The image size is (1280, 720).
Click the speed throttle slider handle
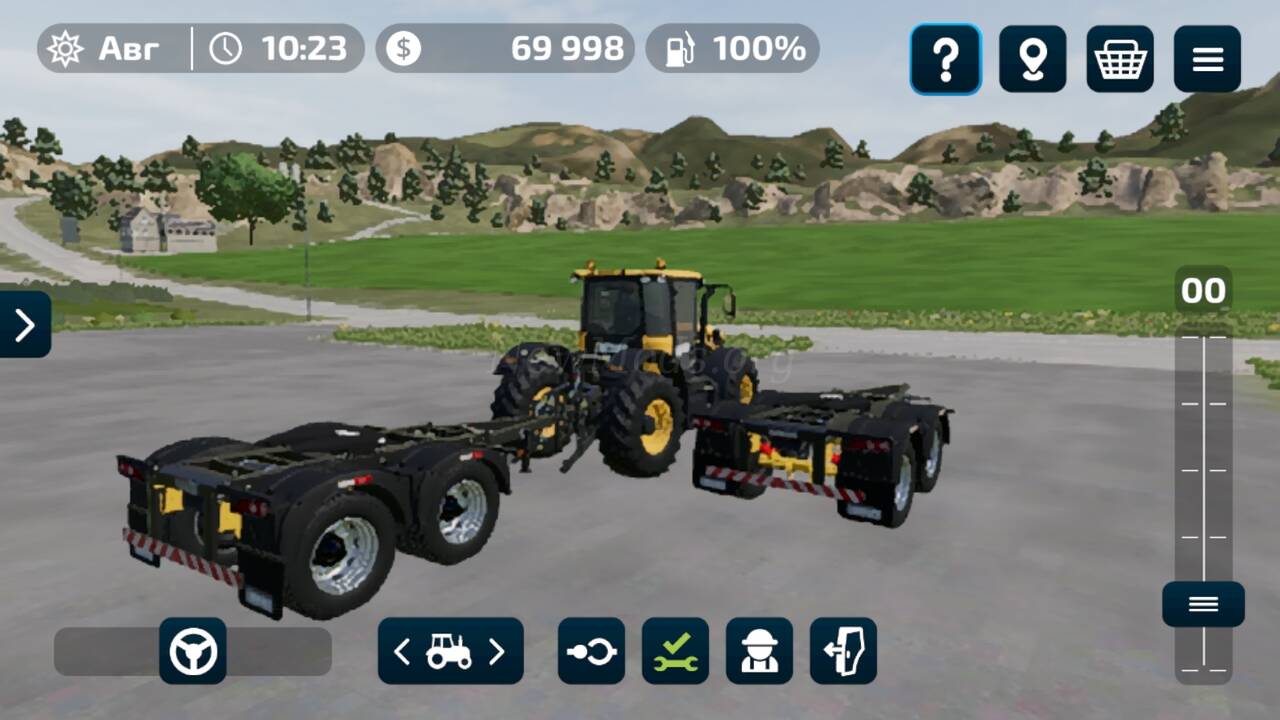1203,604
